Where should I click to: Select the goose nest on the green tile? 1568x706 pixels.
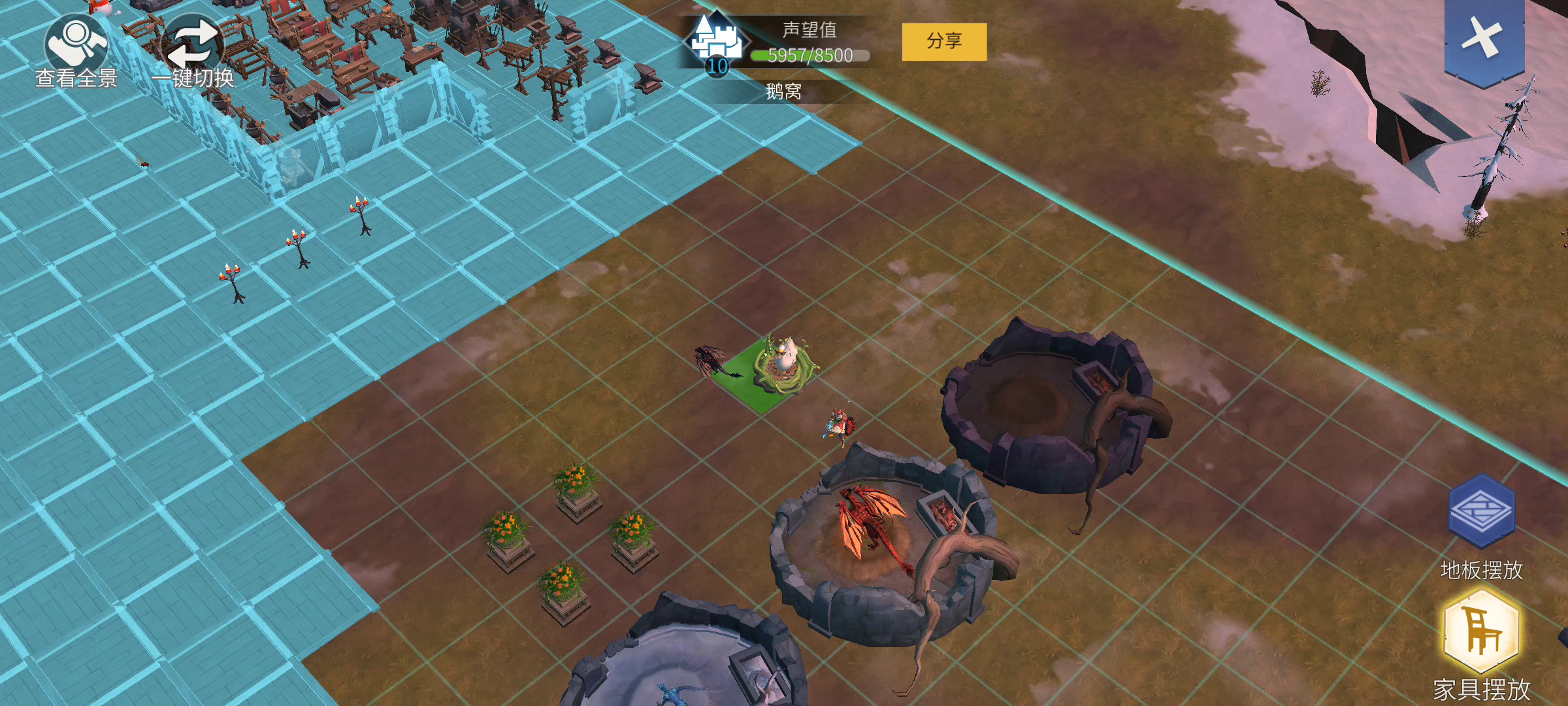coord(783,365)
